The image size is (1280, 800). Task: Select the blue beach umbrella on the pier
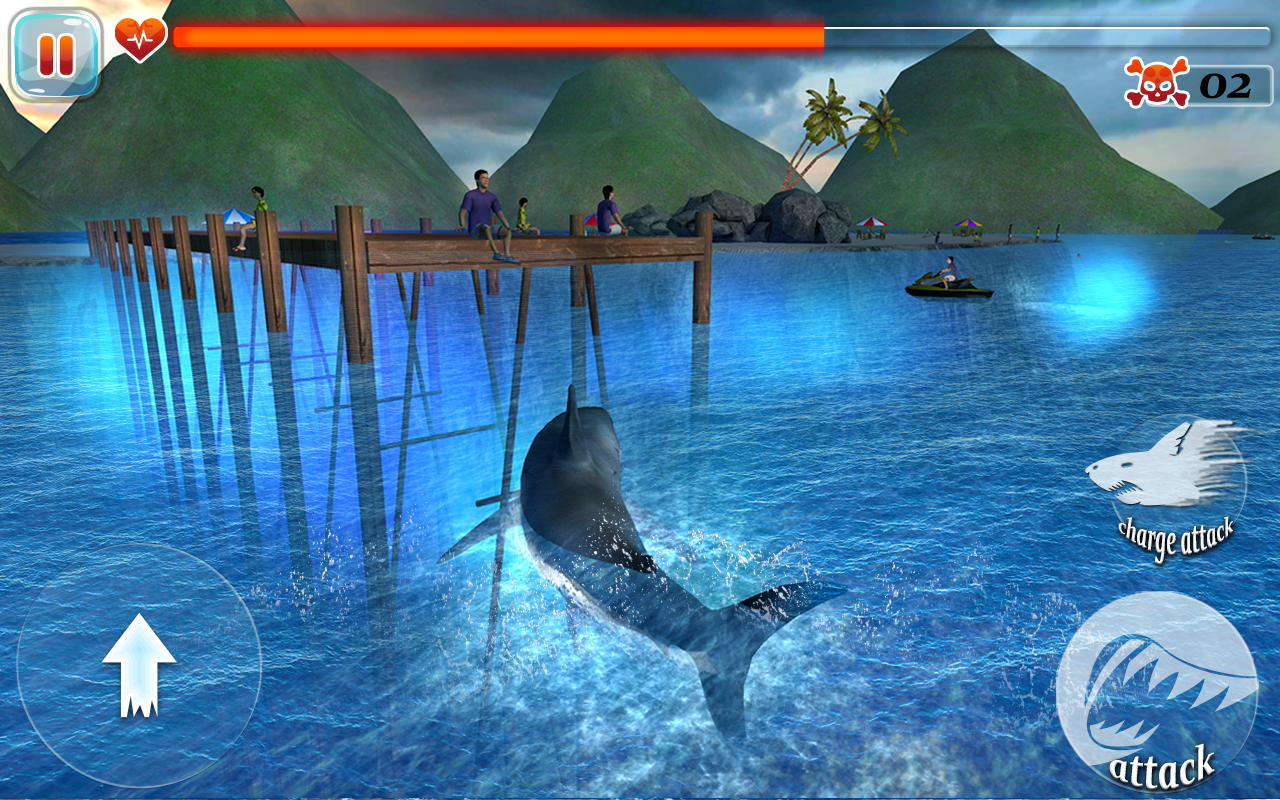(x=236, y=218)
